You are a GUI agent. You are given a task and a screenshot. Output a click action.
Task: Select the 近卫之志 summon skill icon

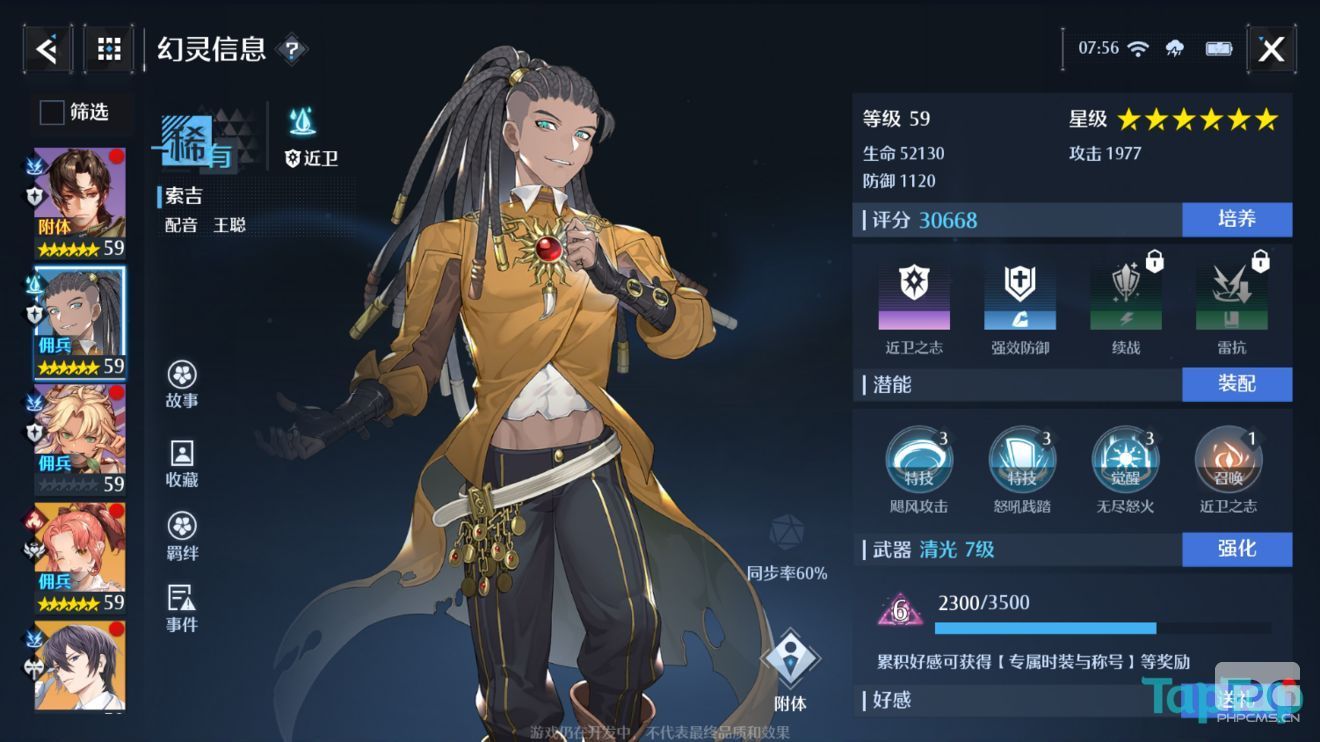click(1228, 460)
